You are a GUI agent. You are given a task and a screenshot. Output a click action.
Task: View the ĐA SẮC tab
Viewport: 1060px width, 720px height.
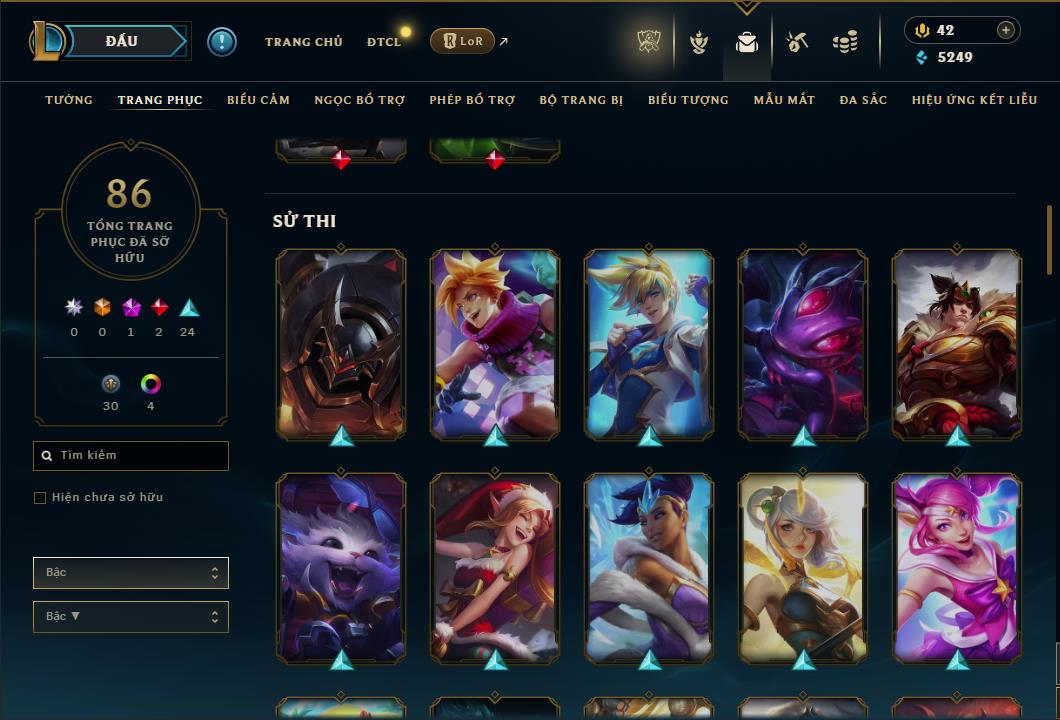pos(863,100)
